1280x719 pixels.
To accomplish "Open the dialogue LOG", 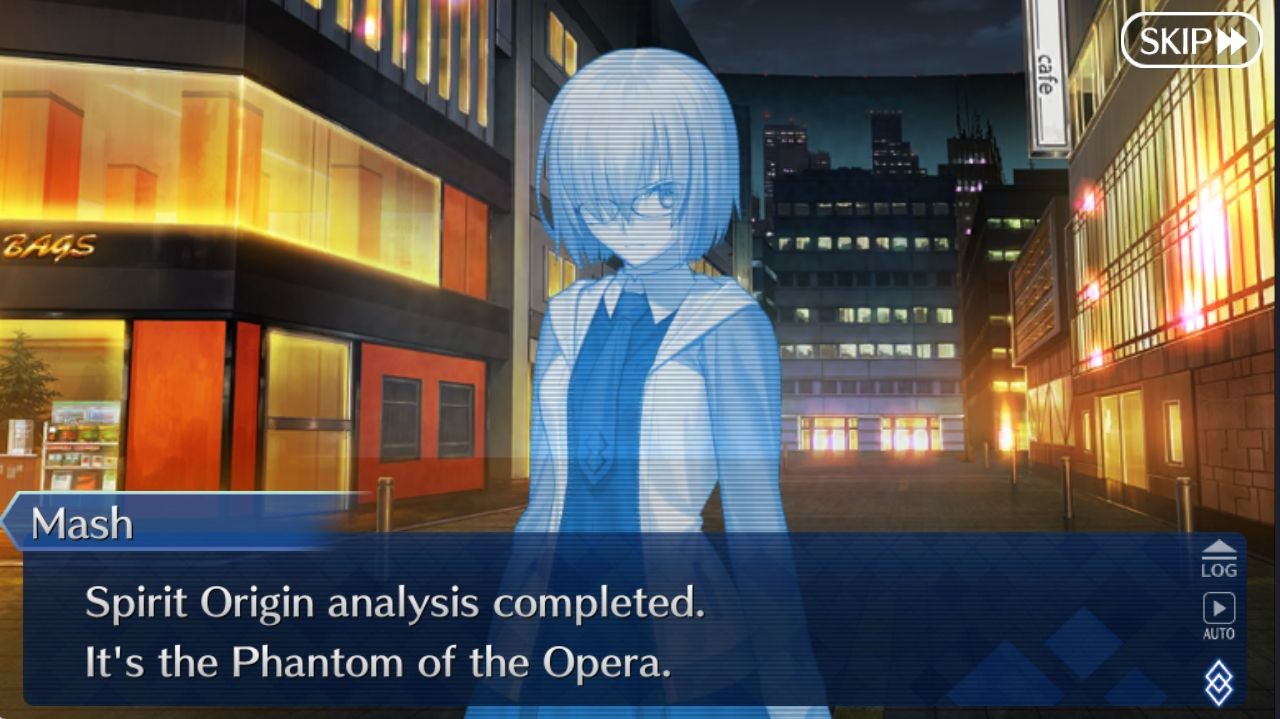I will click(1218, 559).
